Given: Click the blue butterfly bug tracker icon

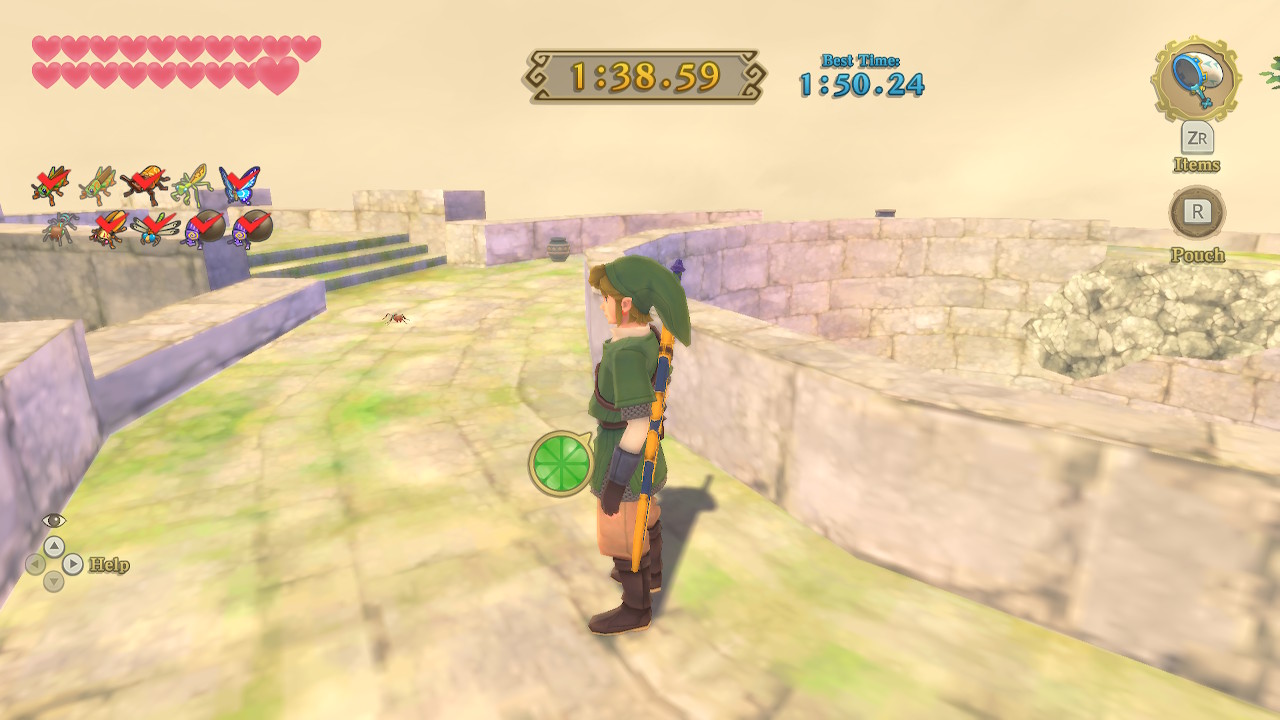Looking at the screenshot, I should 239,185.
